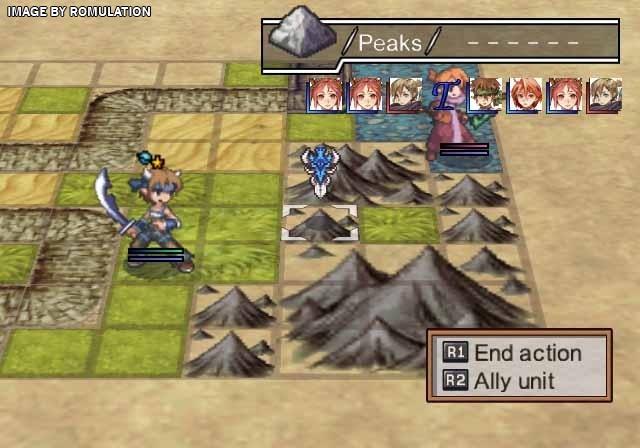
Task: Select the tile highlighted by white cursor brackets
Action: pyautogui.click(x=319, y=223)
